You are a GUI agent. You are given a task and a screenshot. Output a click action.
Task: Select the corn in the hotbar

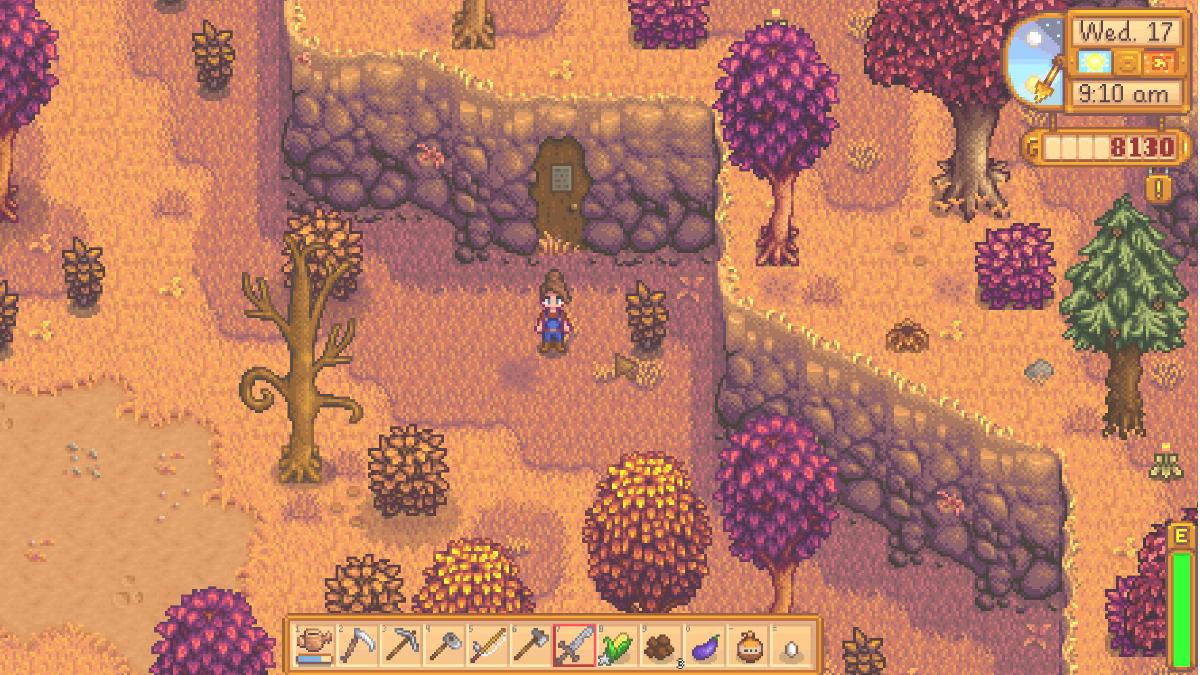click(x=617, y=645)
